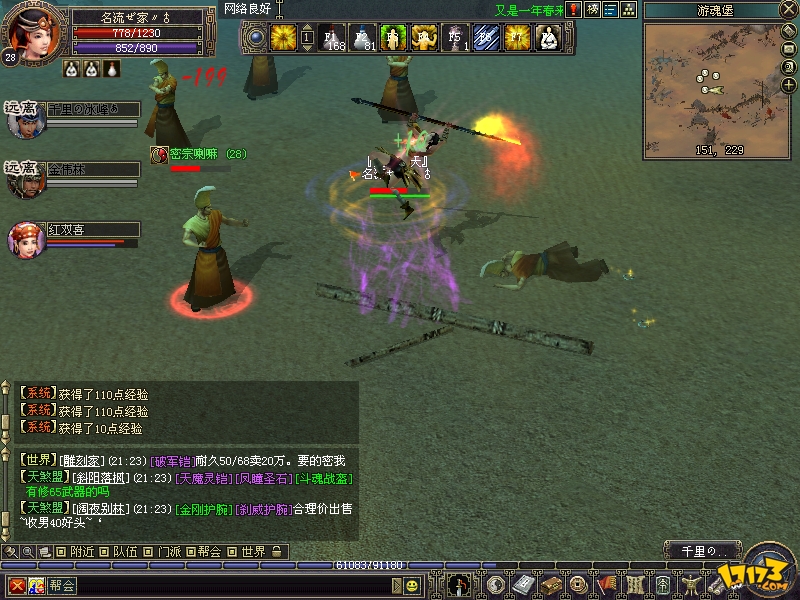Open the smiley emoticon picker
The width and height of the screenshot is (800, 600).
412,585
